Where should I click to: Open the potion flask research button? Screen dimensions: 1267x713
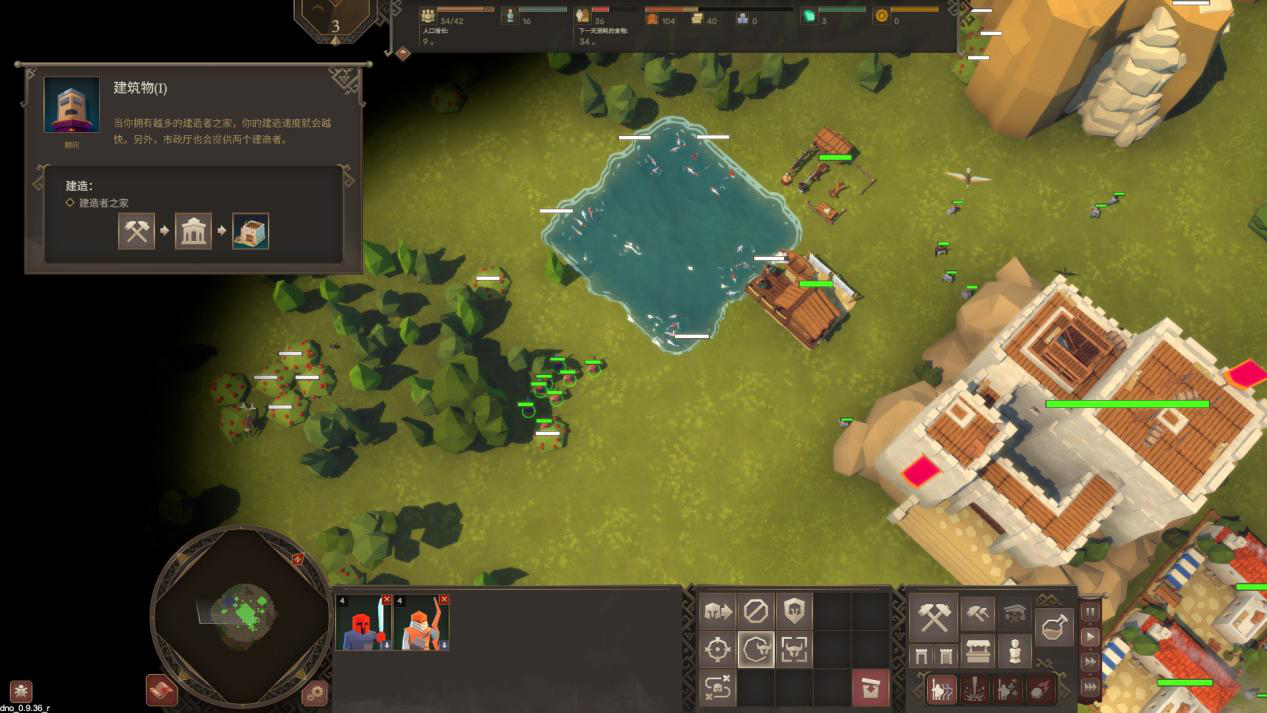(1055, 627)
